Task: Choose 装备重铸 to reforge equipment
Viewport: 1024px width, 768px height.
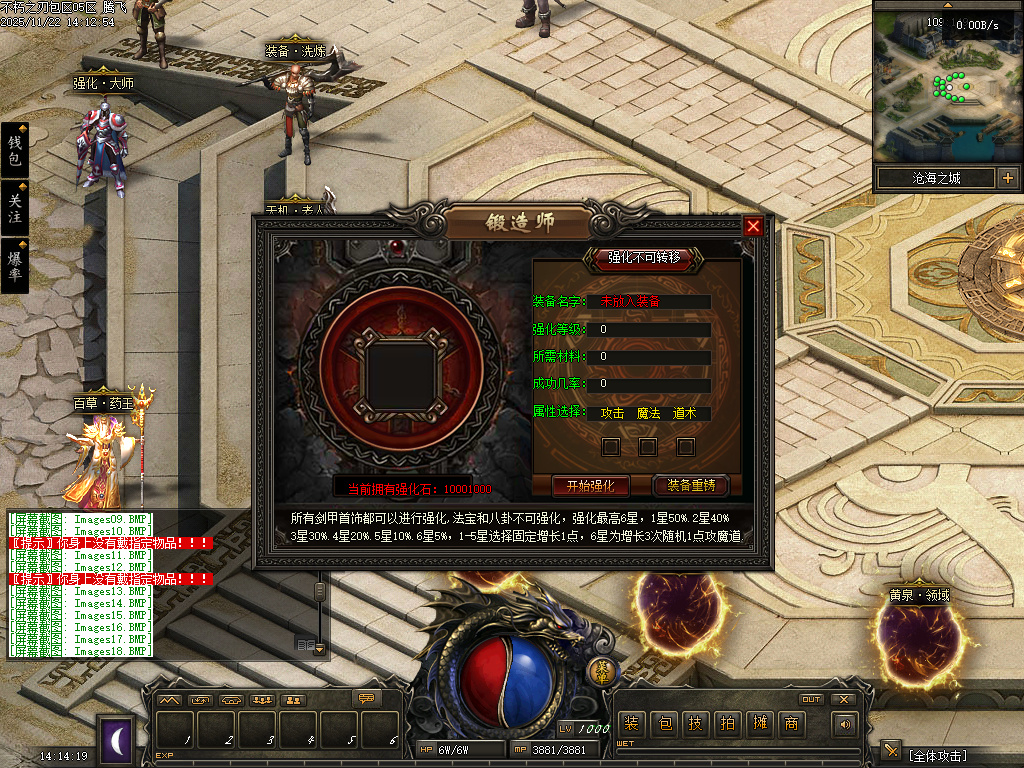Action: (691, 486)
